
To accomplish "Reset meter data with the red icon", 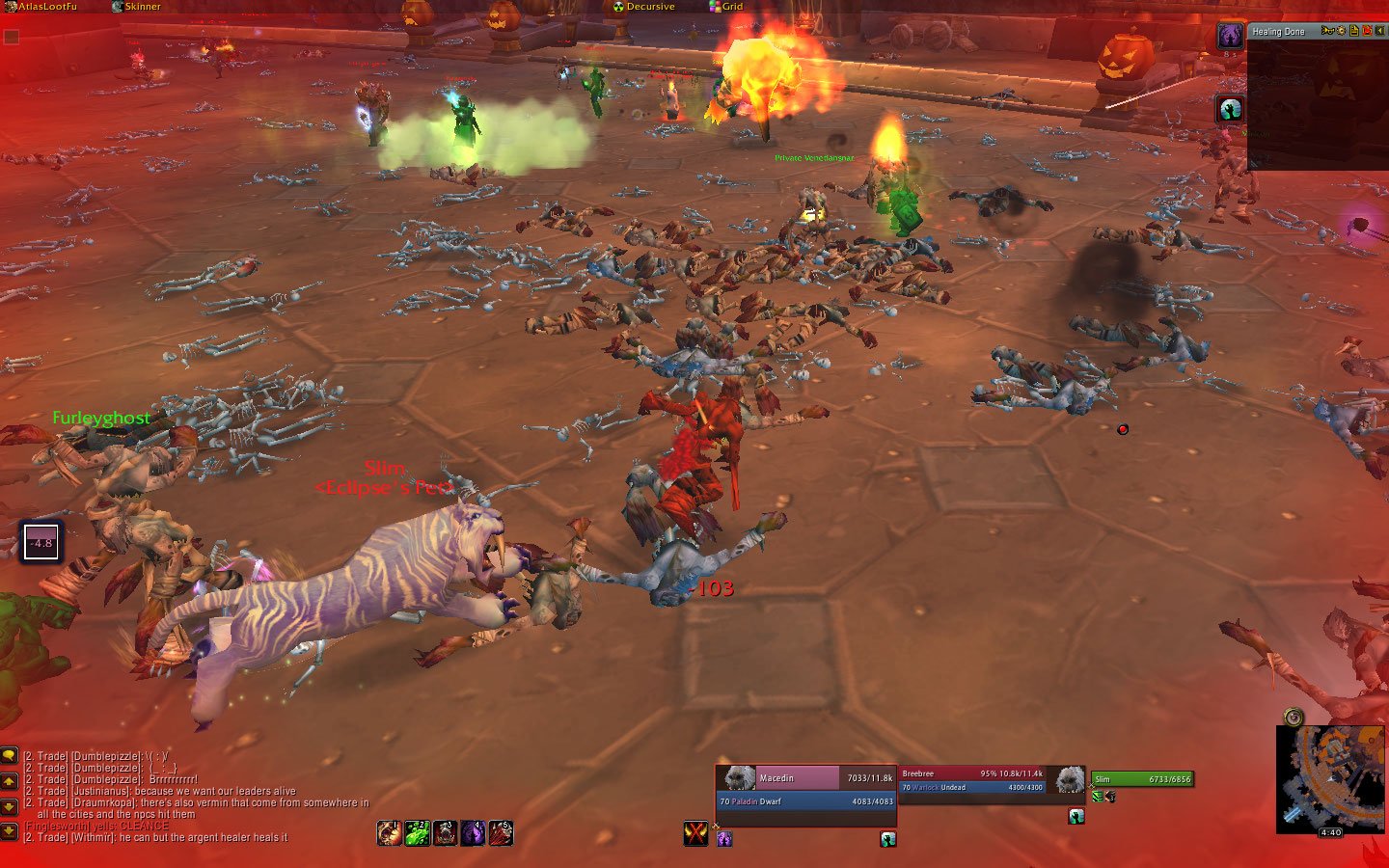I will 1367,31.
